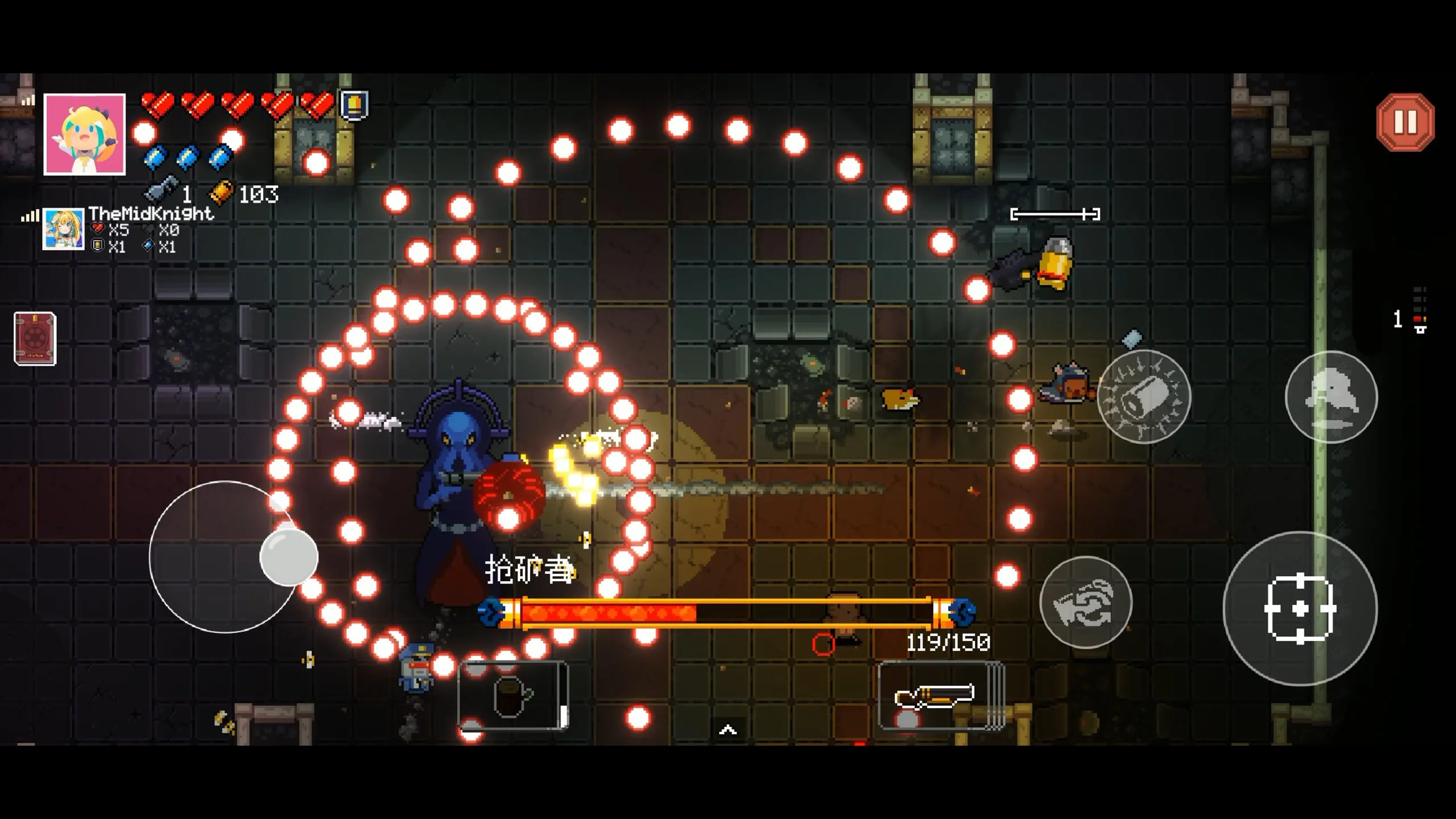Tap the weapon swap arrows button
Image resolution: width=1456 pixels, height=819 pixels.
point(1086,602)
